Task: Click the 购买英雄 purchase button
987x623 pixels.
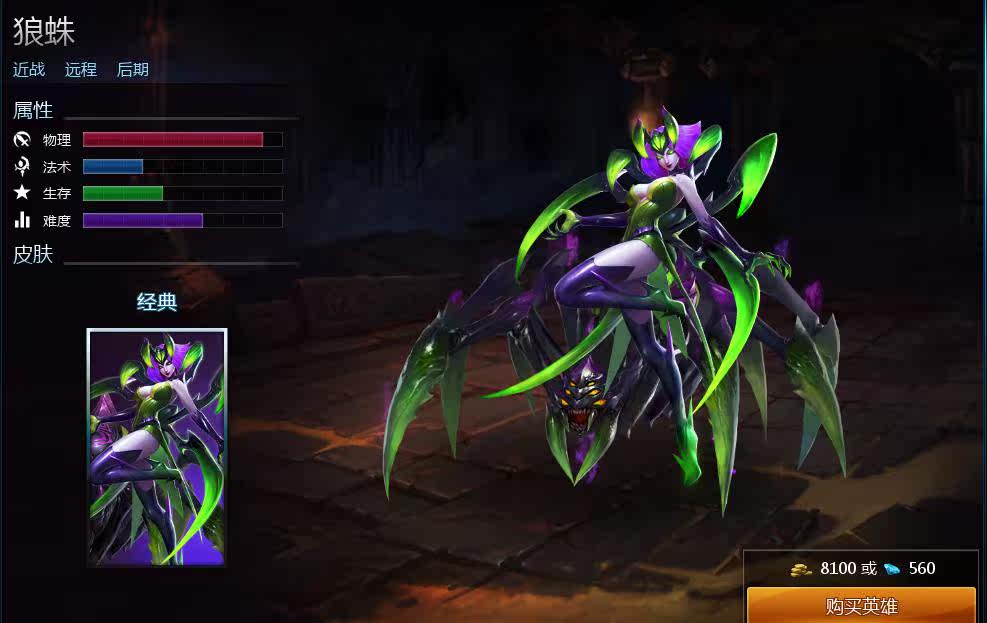Action: (861, 606)
